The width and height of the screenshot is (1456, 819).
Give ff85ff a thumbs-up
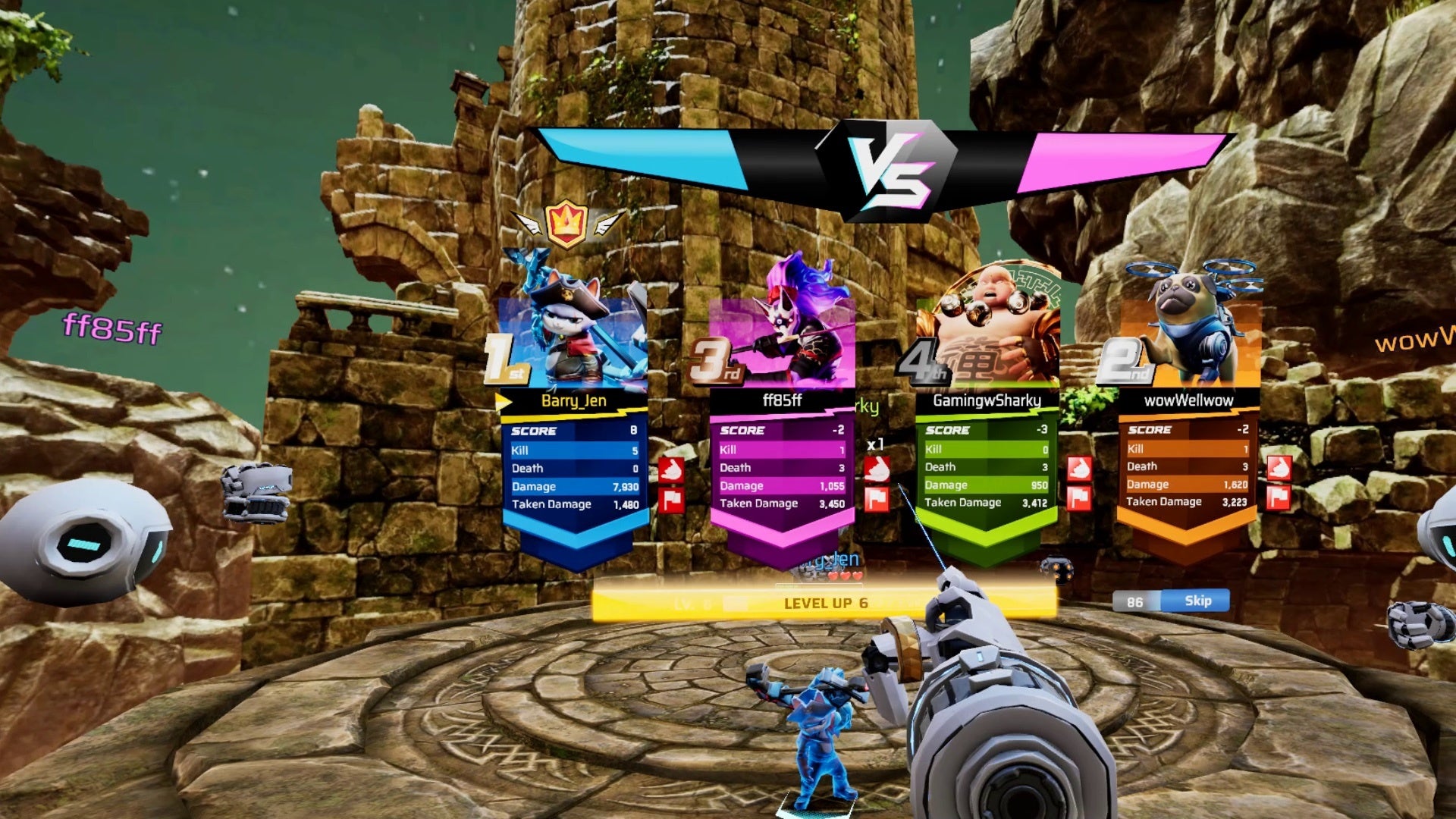(877, 469)
